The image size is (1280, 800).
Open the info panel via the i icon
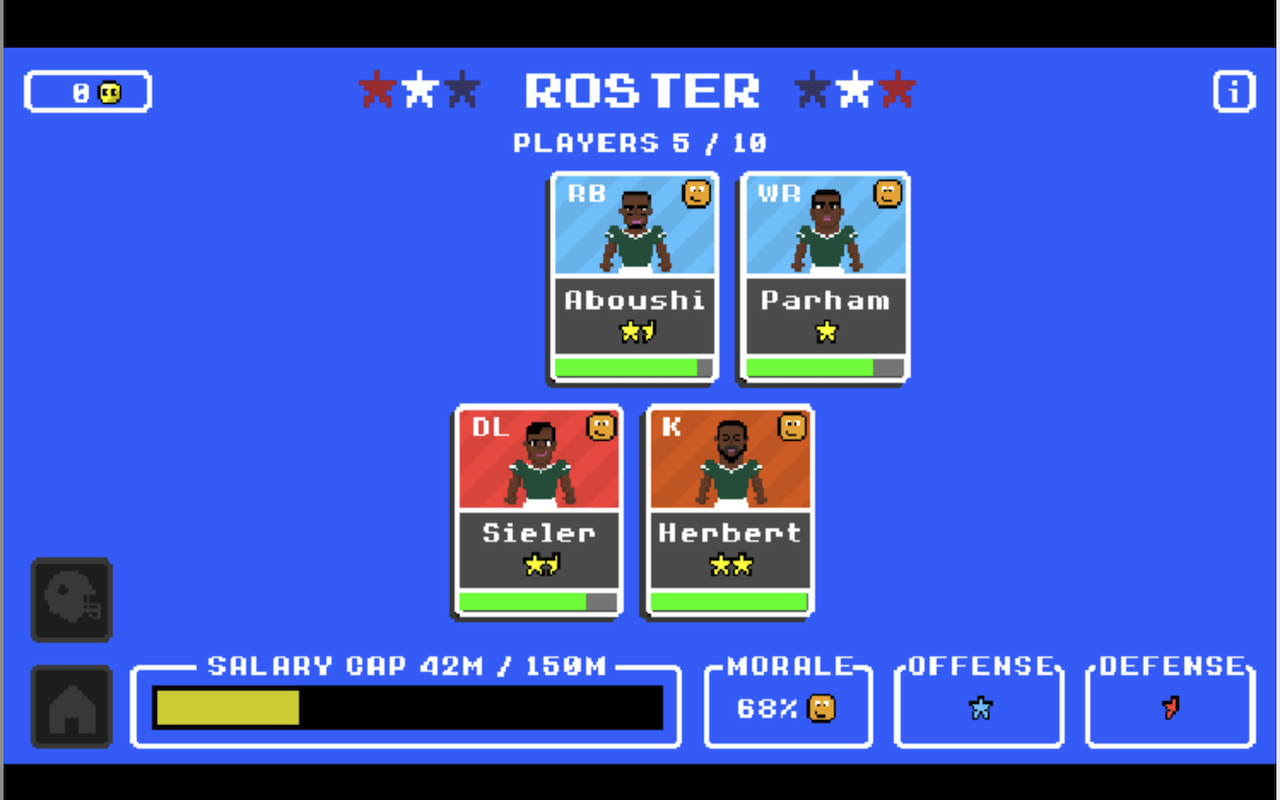click(1233, 91)
